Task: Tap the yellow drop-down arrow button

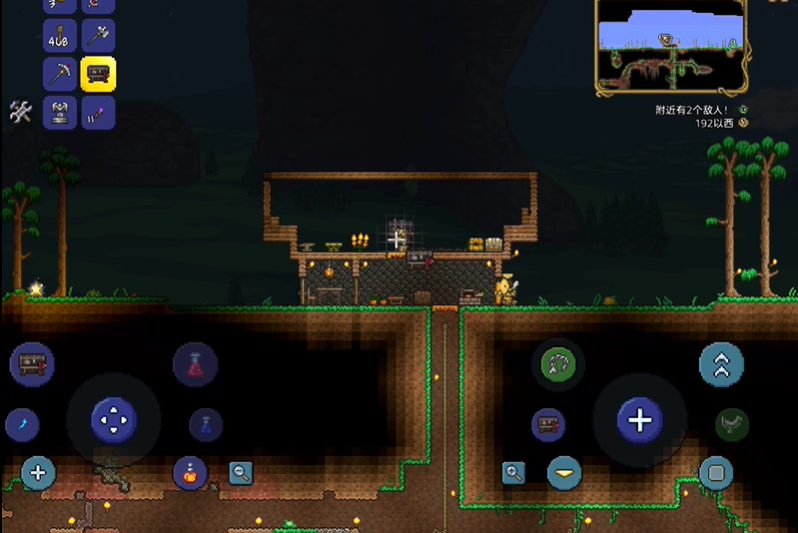Action: pyautogui.click(x=564, y=472)
